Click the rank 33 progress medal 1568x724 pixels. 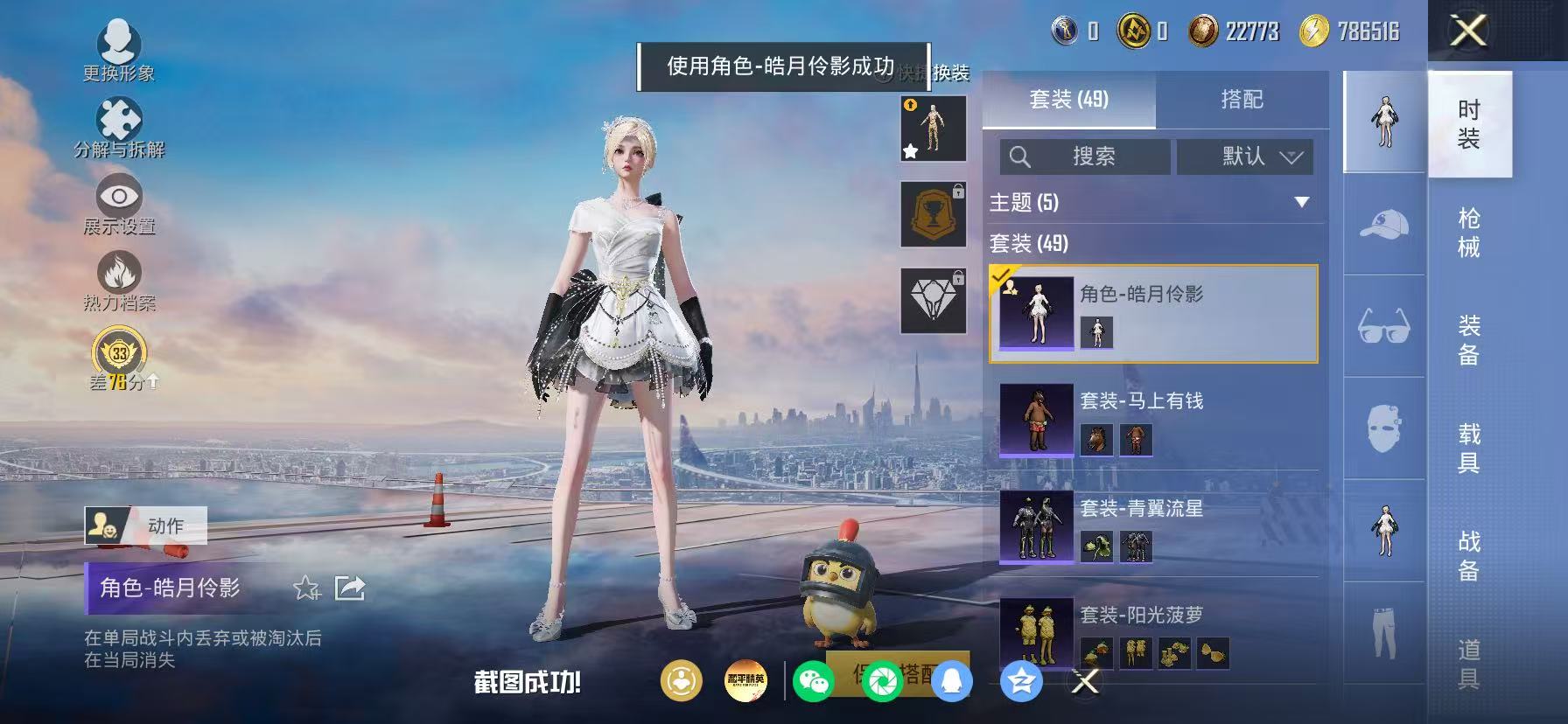coord(119,353)
